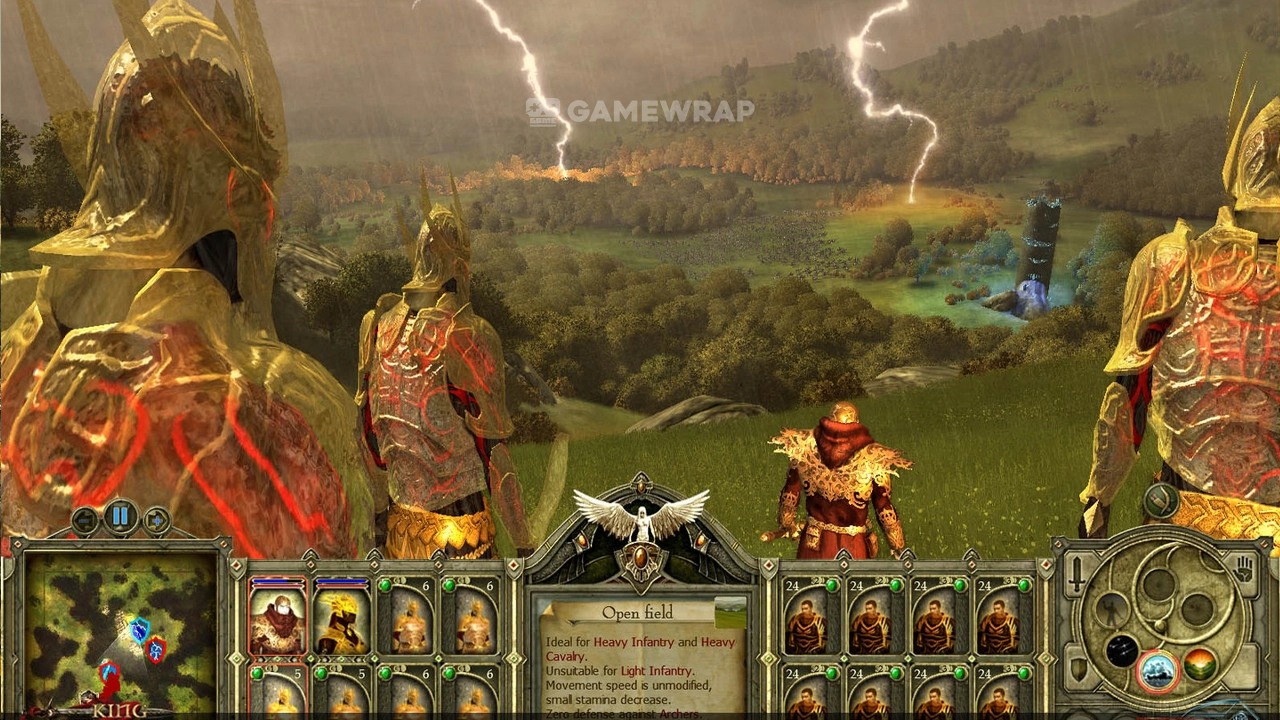The height and width of the screenshot is (720, 1280).
Task: Slow down game speed with minus button
Action: point(85,520)
